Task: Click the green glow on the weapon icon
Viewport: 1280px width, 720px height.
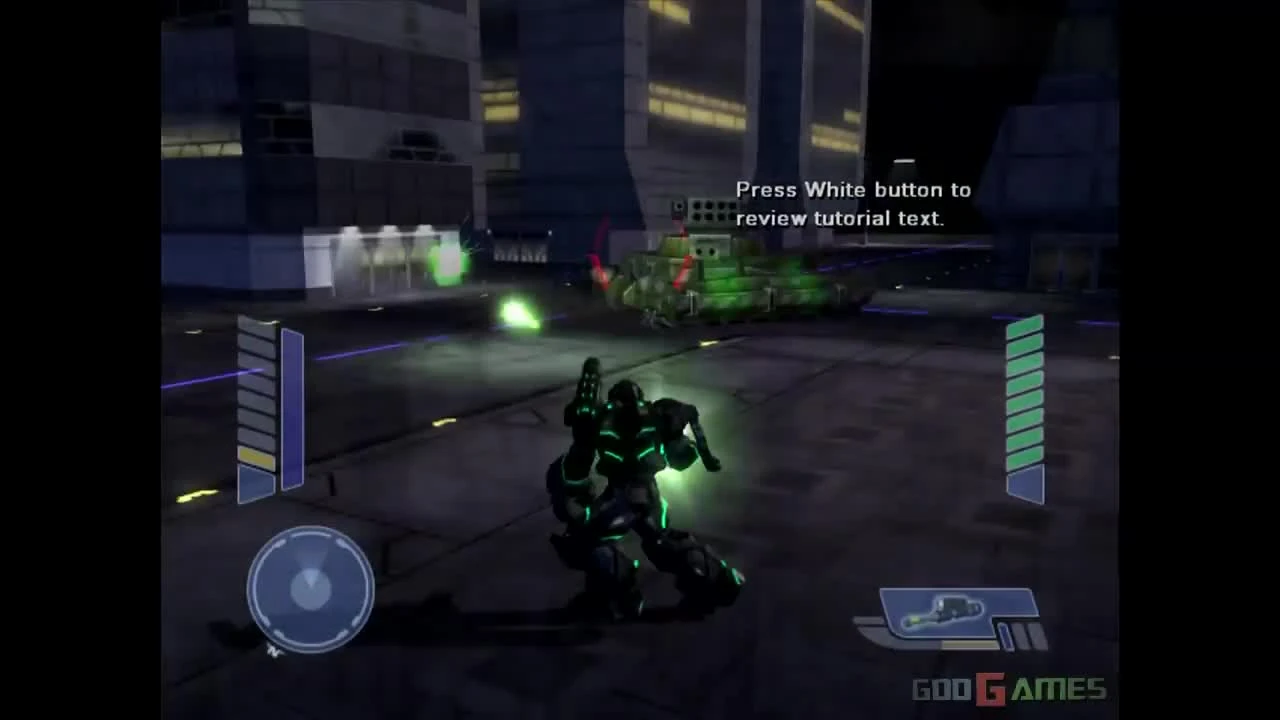Action: point(913,620)
